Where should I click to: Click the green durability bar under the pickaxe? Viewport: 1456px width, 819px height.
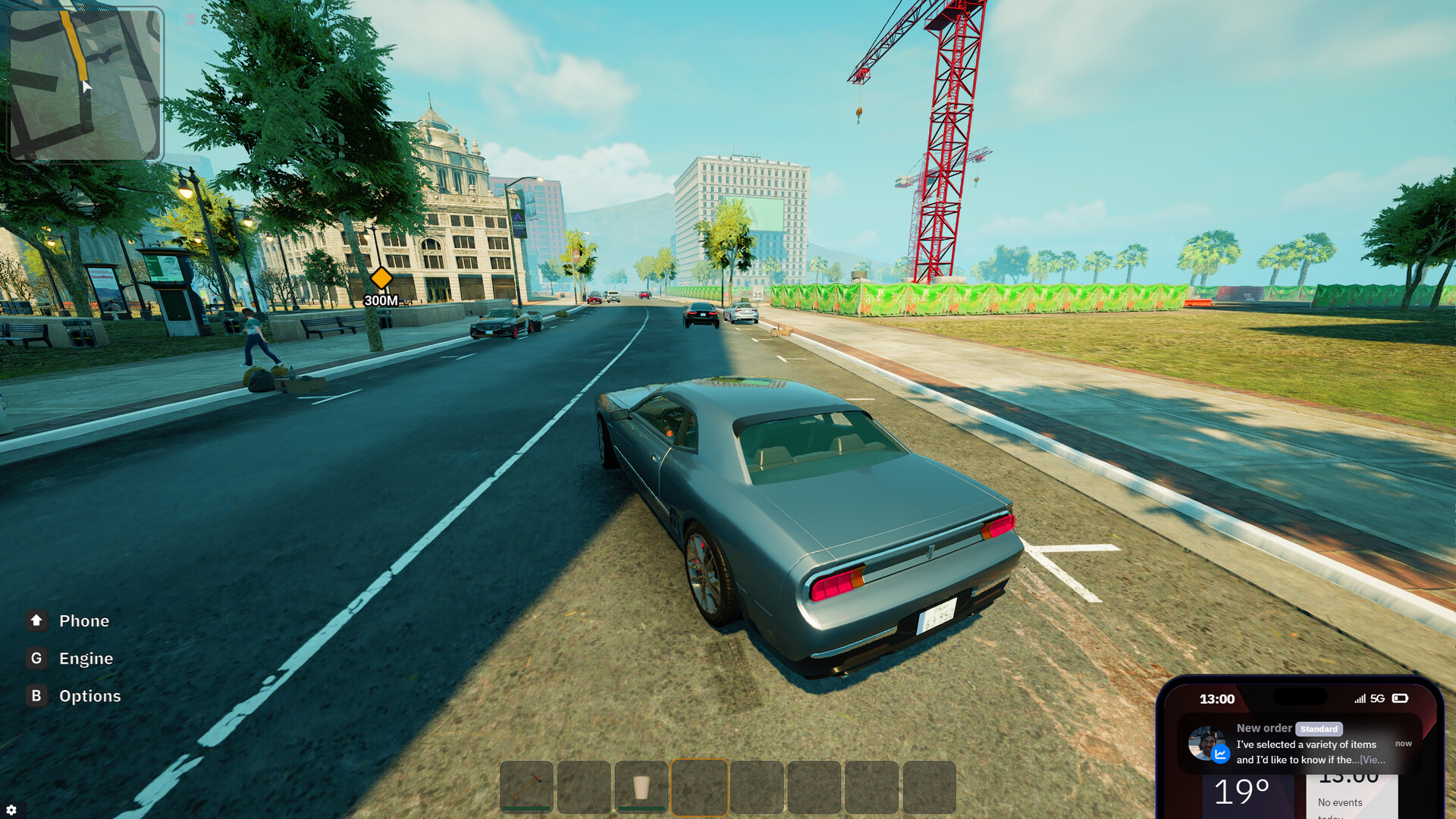pos(526,808)
